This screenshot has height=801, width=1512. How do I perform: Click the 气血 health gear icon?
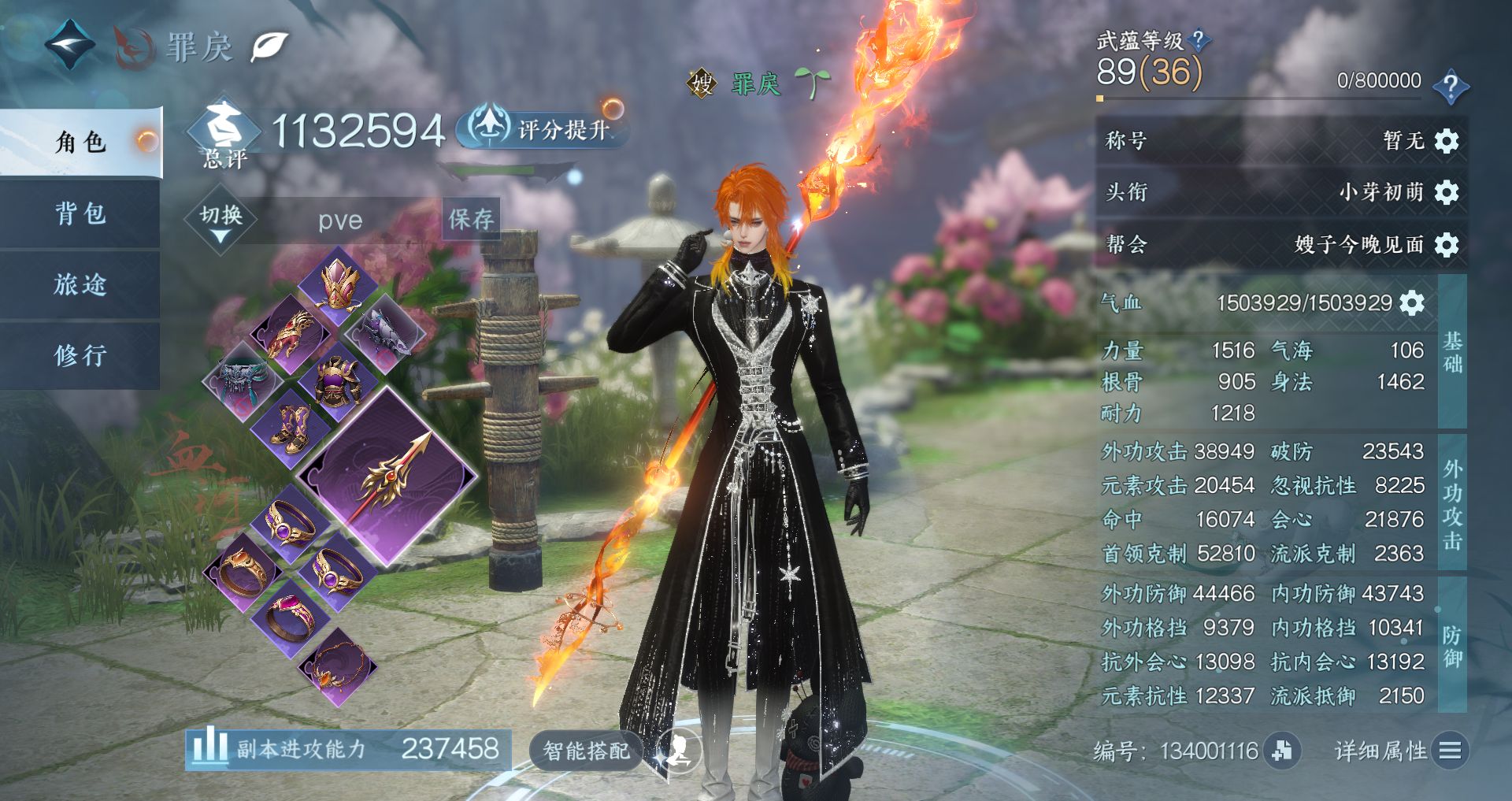[1412, 303]
